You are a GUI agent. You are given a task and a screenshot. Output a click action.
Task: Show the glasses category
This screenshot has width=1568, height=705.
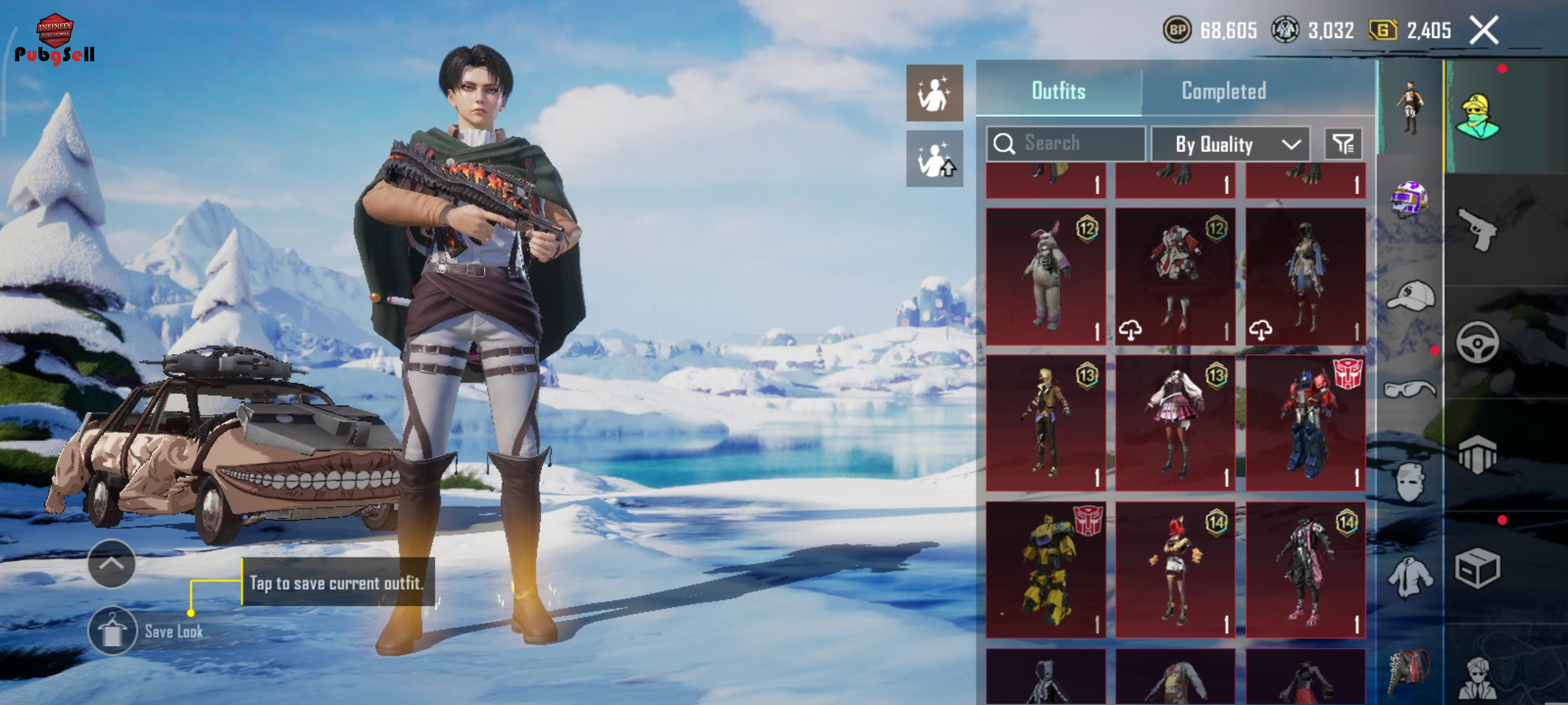[x=1410, y=388]
